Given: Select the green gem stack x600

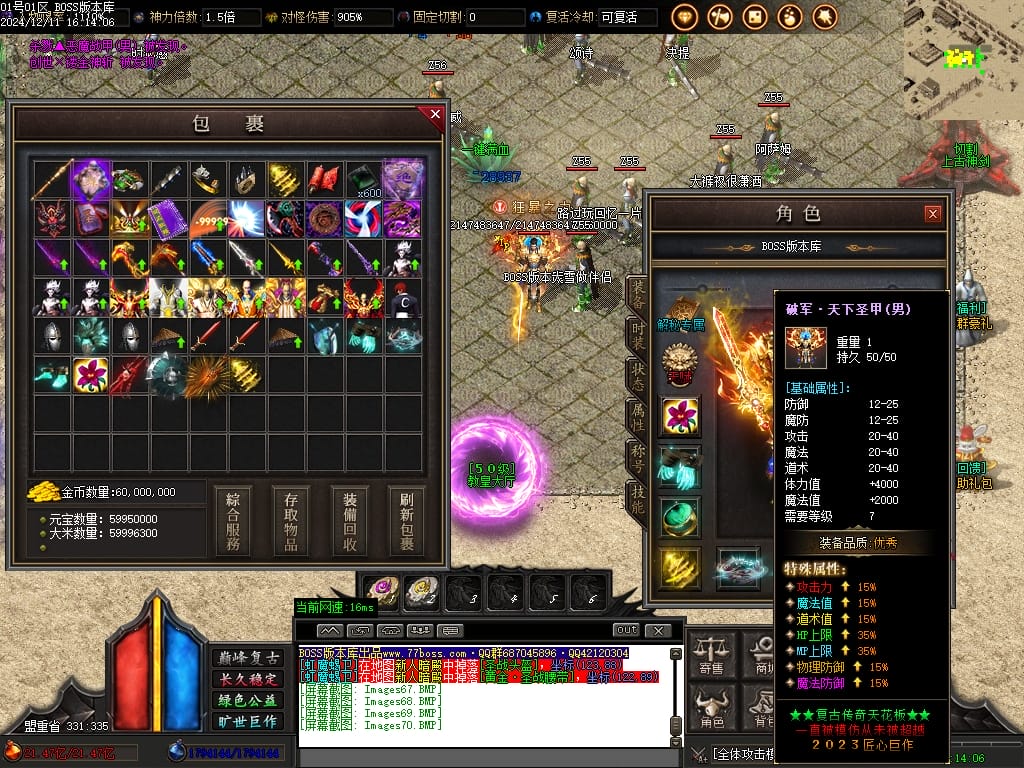Looking at the screenshot, I should point(364,181).
